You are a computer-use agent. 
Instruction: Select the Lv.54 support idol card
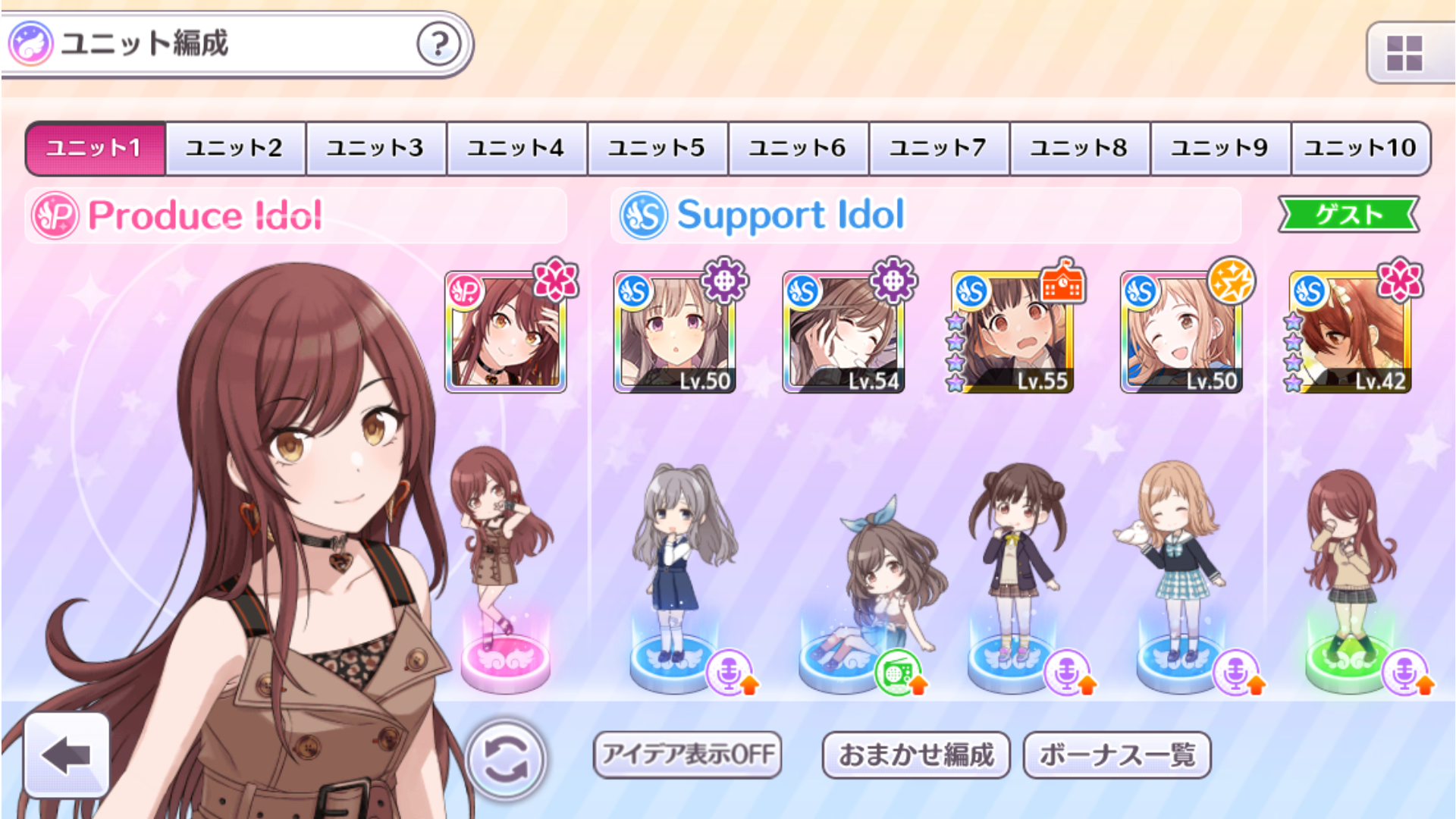[843, 333]
